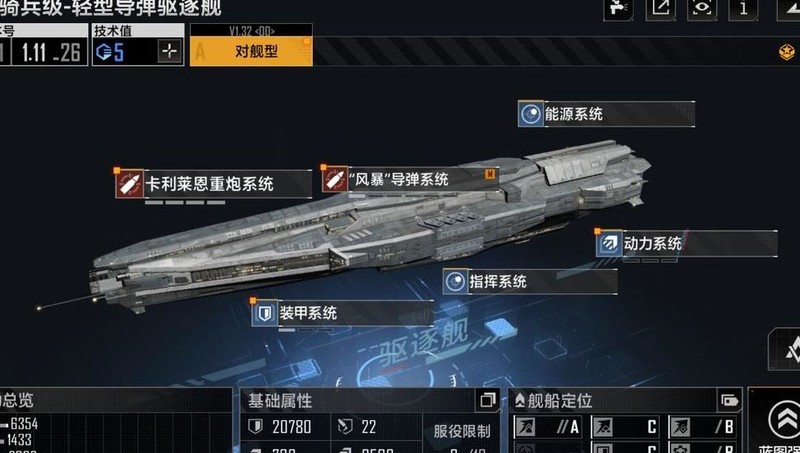Switch to the 对舰型 anti-ship variant tab

pos(250,51)
